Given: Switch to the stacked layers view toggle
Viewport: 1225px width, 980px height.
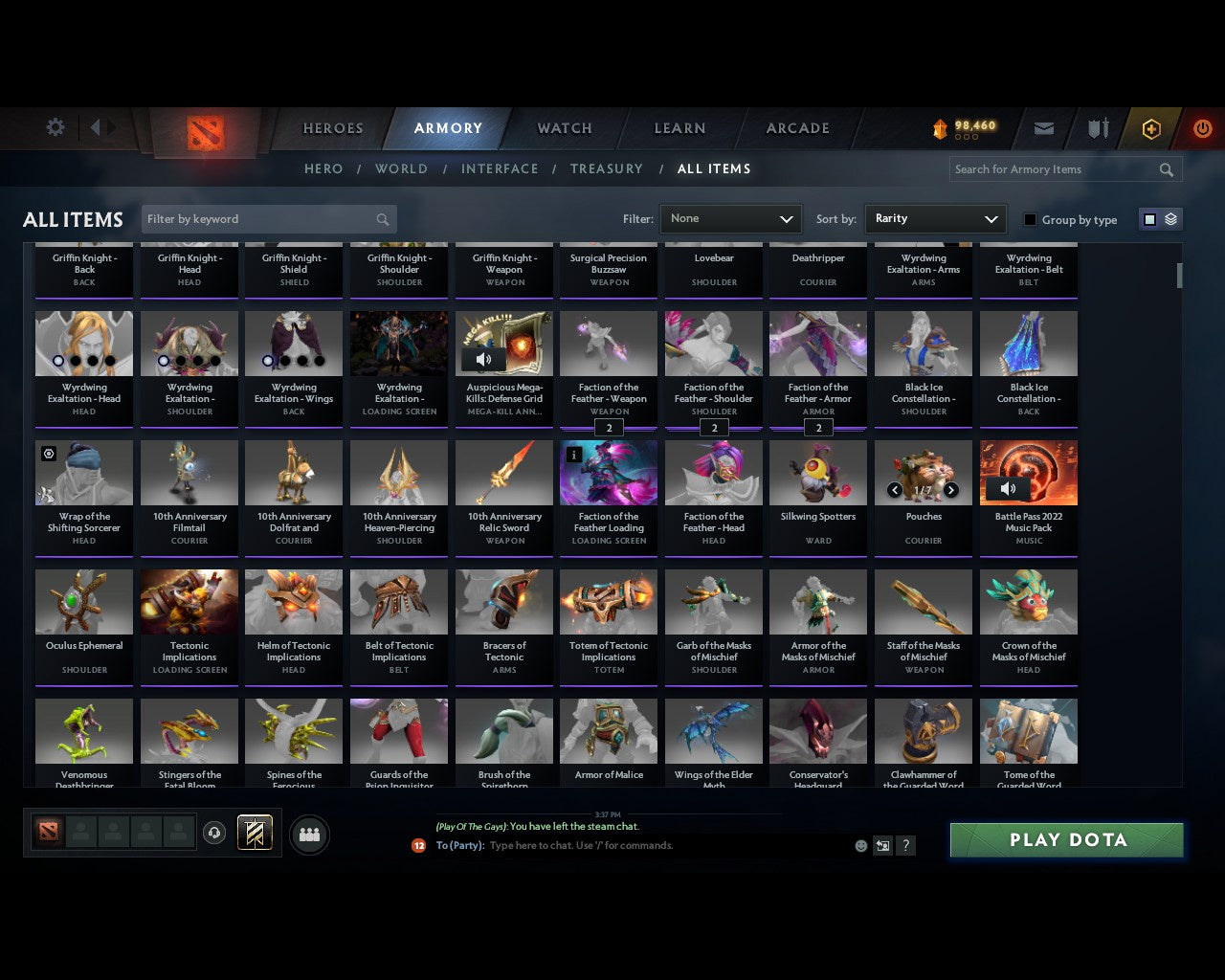Looking at the screenshot, I should tap(1169, 218).
